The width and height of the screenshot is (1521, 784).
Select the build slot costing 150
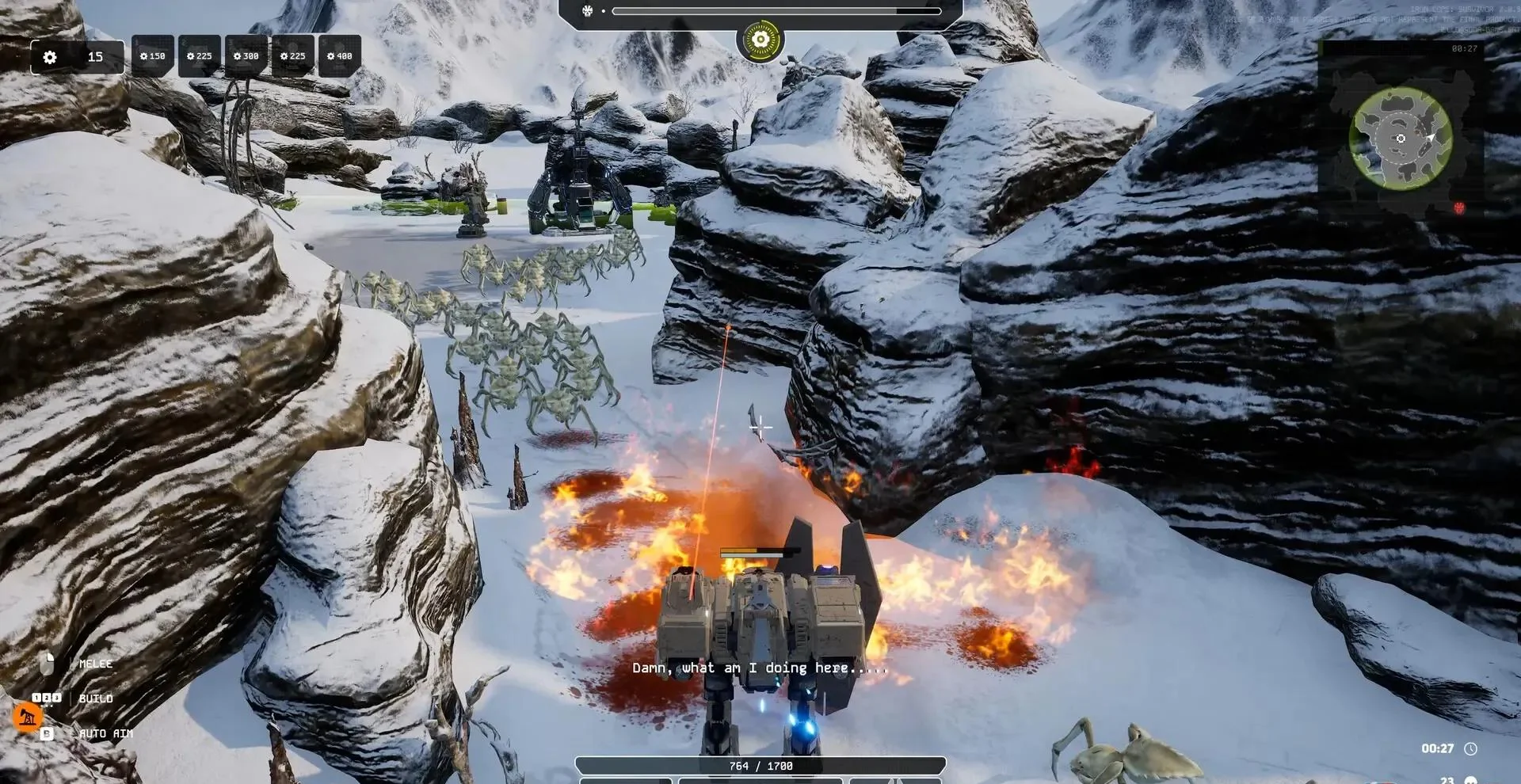[152, 56]
